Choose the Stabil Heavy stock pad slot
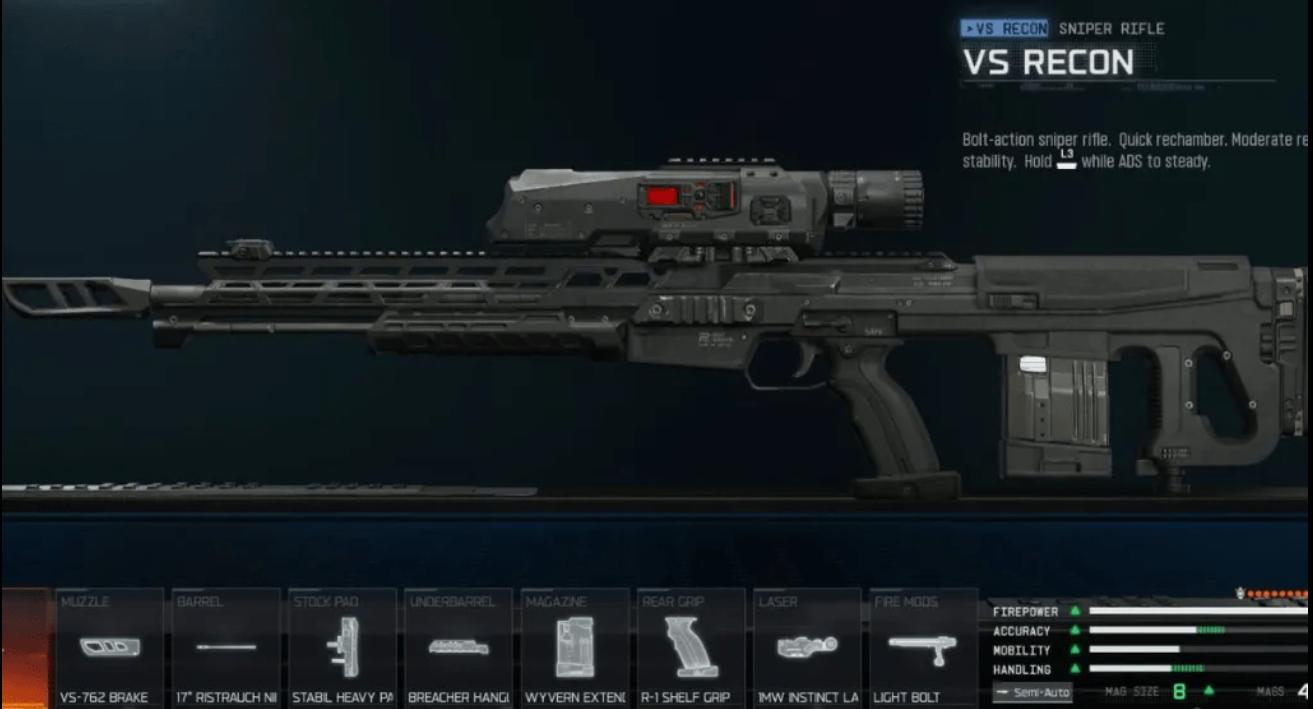The height and width of the screenshot is (709, 1313). tap(342, 648)
